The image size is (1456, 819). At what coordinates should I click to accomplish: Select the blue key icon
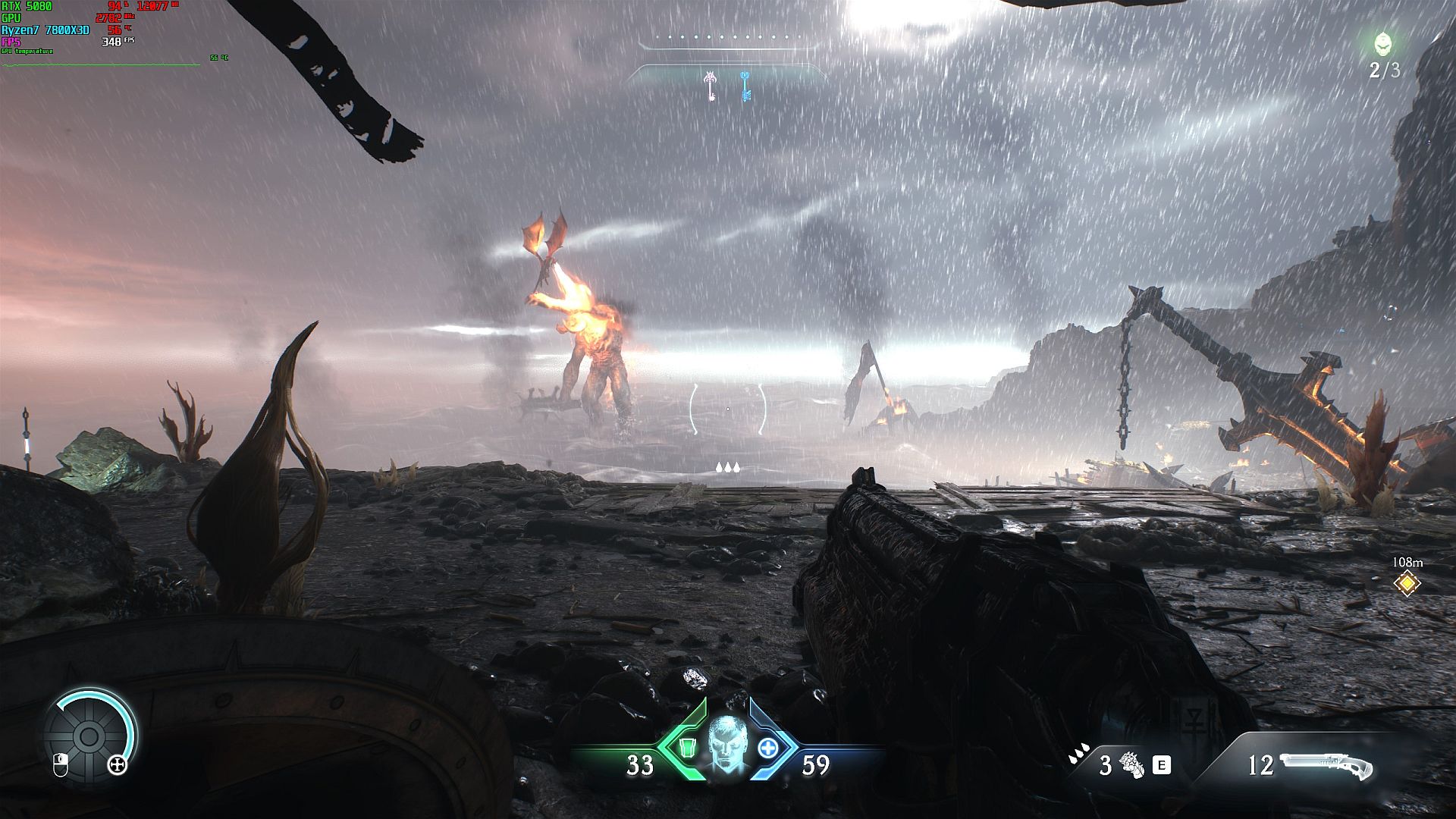point(745,86)
